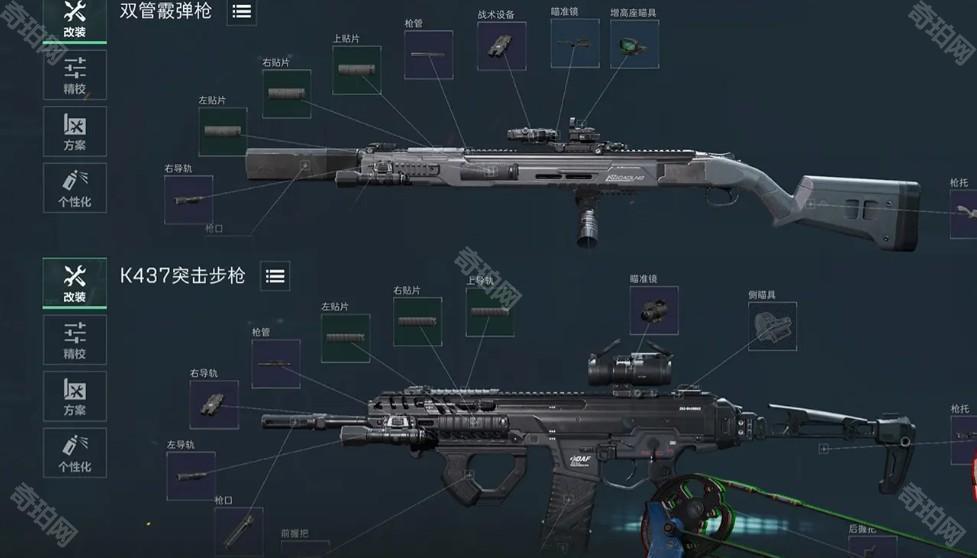The height and width of the screenshot is (558, 977).
Task: Switch to the 精校 tab for 双管霰弹枪
Action: [74, 75]
